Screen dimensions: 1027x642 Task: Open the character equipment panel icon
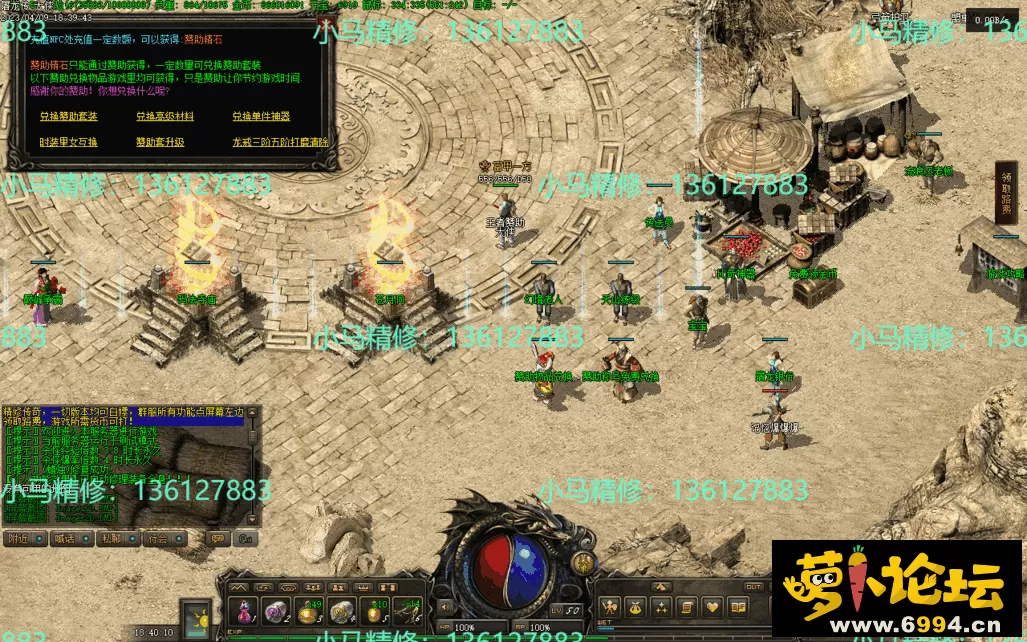[x=609, y=606]
